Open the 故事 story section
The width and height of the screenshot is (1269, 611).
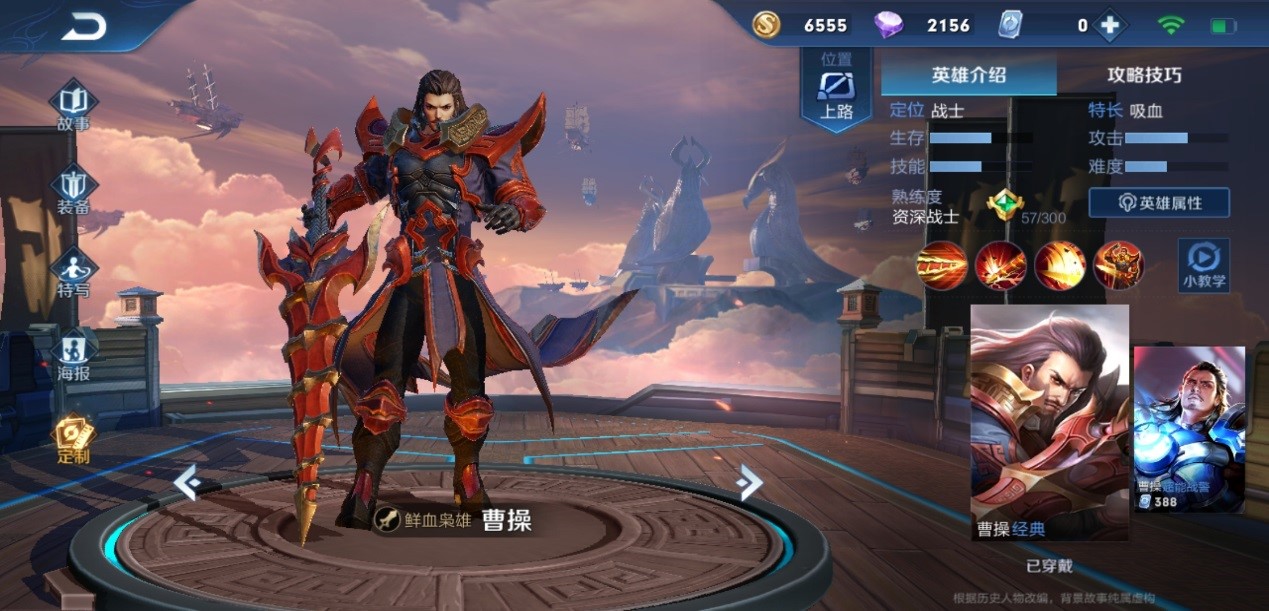[73, 105]
